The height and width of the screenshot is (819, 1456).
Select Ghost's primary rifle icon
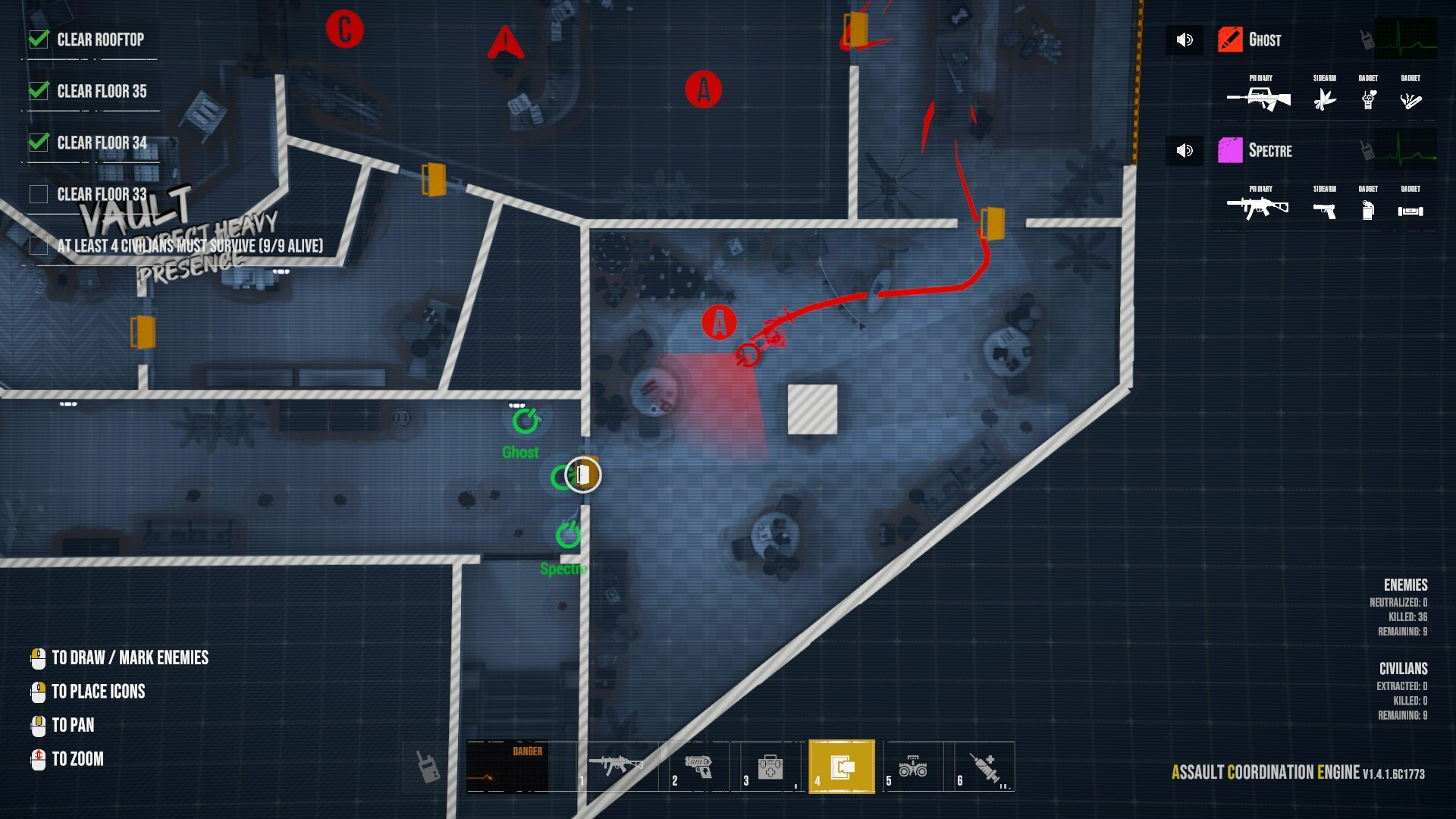1260,99
